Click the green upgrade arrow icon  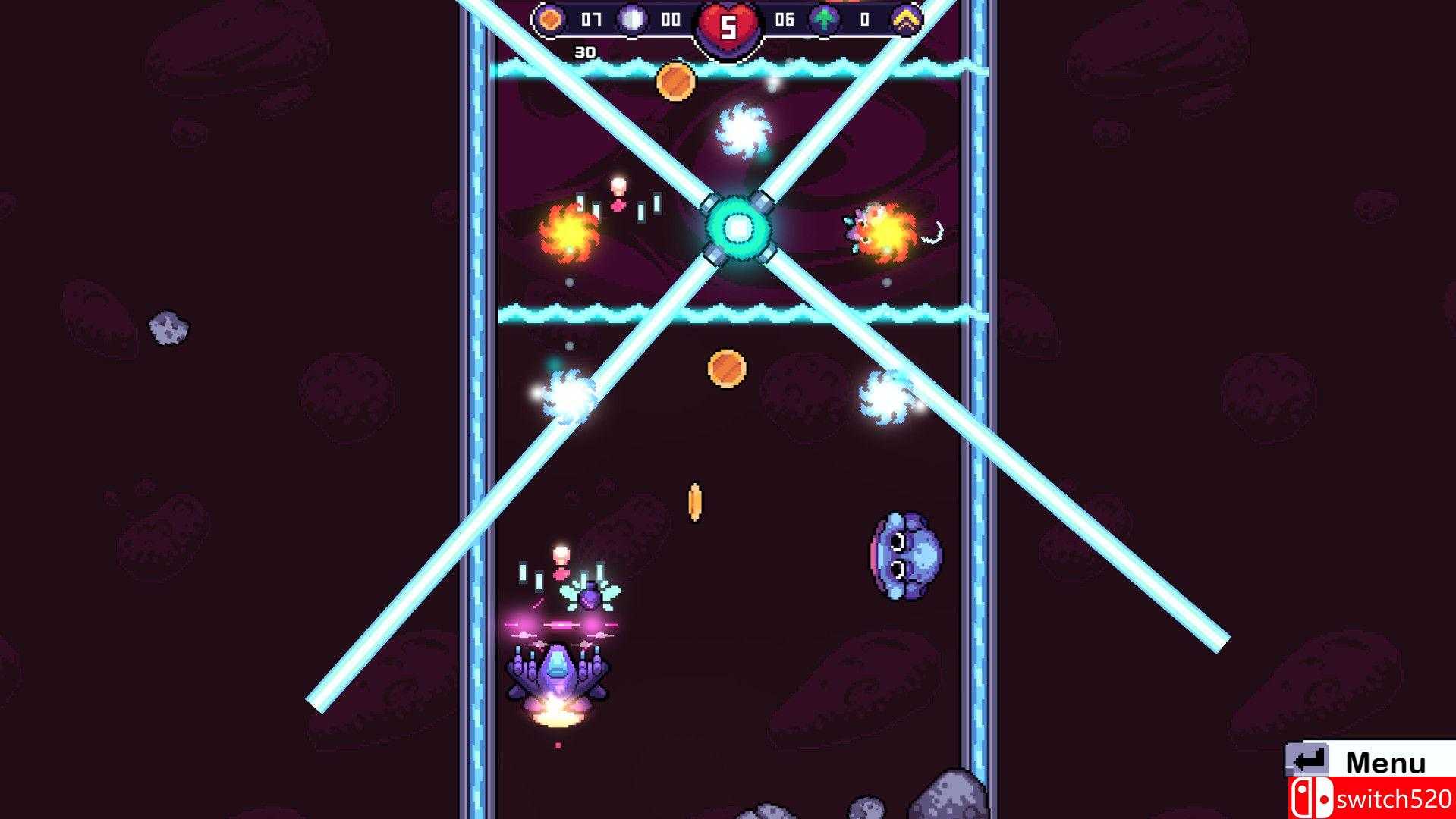coord(823,19)
